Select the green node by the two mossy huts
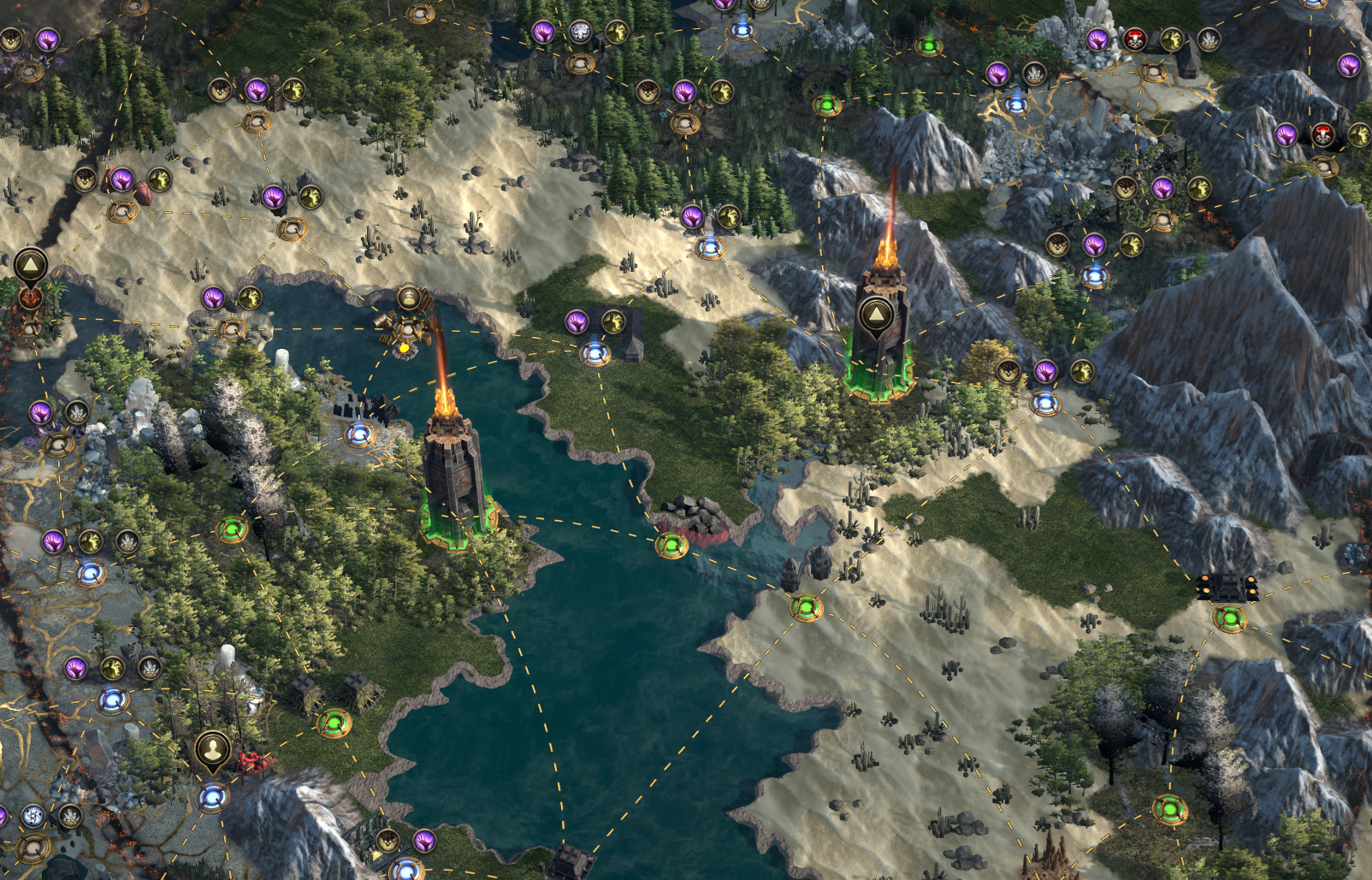The height and width of the screenshot is (880, 1372). [x=334, y=723]
